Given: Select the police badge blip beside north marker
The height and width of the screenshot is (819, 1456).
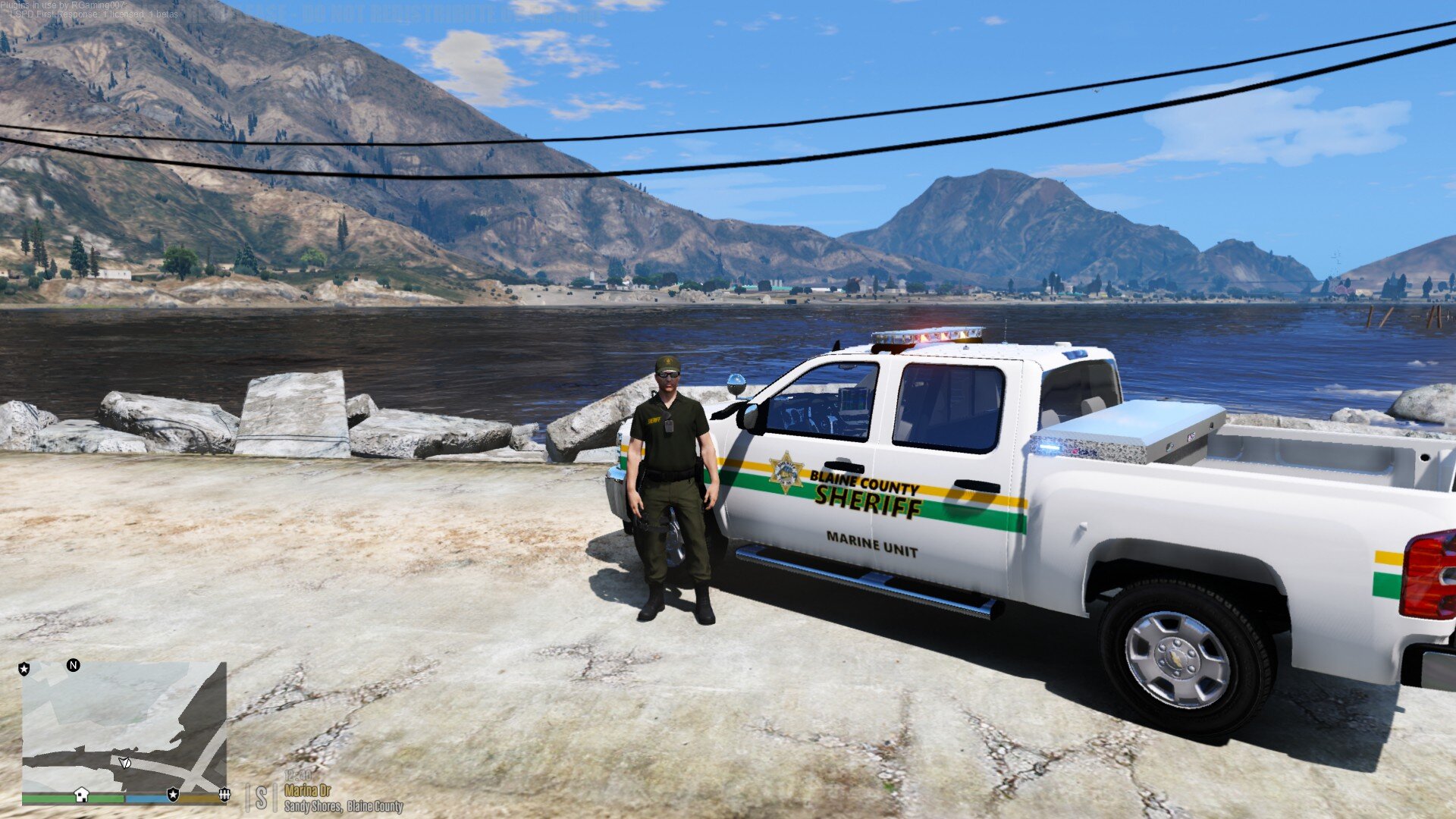Looking at the screenshot, I should click(24, 669).
